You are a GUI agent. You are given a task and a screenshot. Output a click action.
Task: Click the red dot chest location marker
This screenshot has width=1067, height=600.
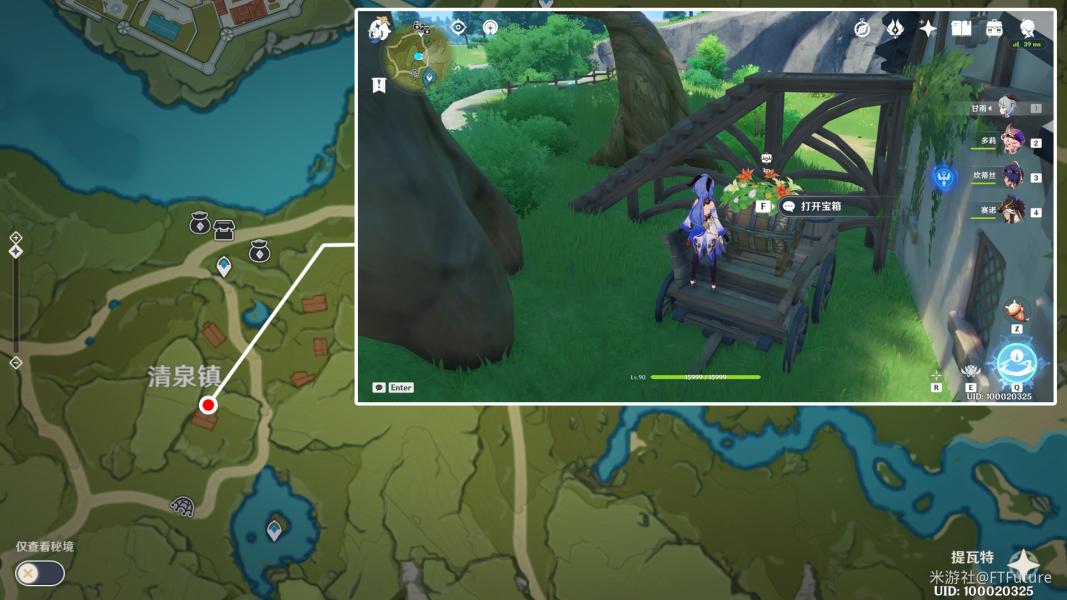tap(208, 405)
